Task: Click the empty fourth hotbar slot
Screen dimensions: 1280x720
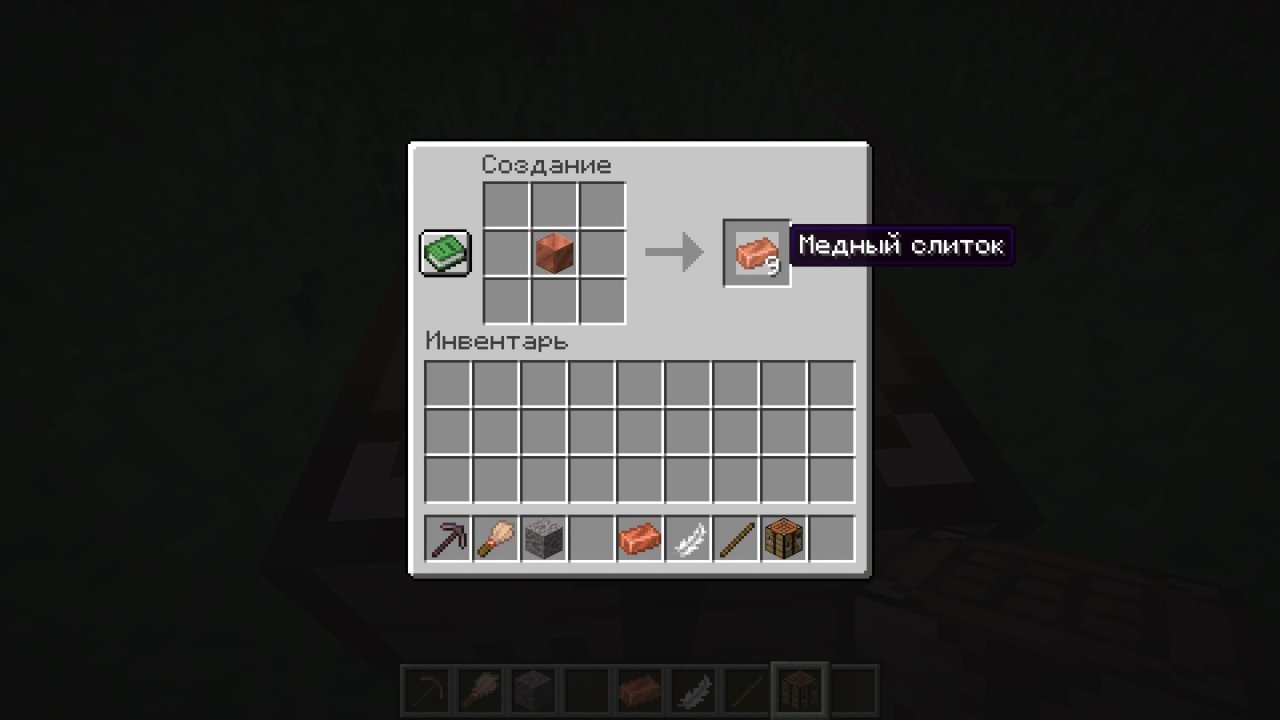Action: tap(591, 539)
